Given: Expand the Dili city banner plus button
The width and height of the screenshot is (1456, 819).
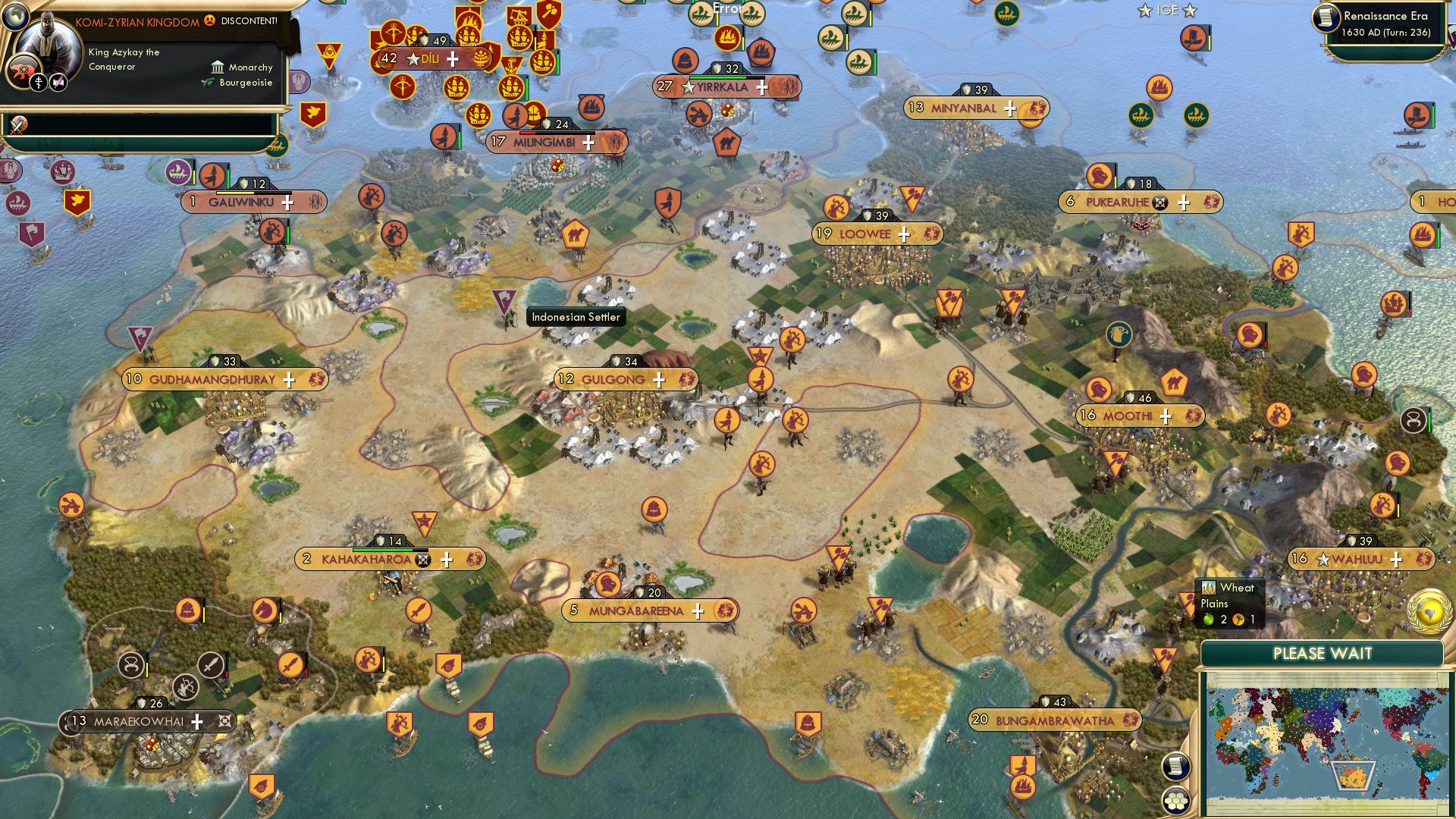Looking at the screenshot, I should [453, 58].
